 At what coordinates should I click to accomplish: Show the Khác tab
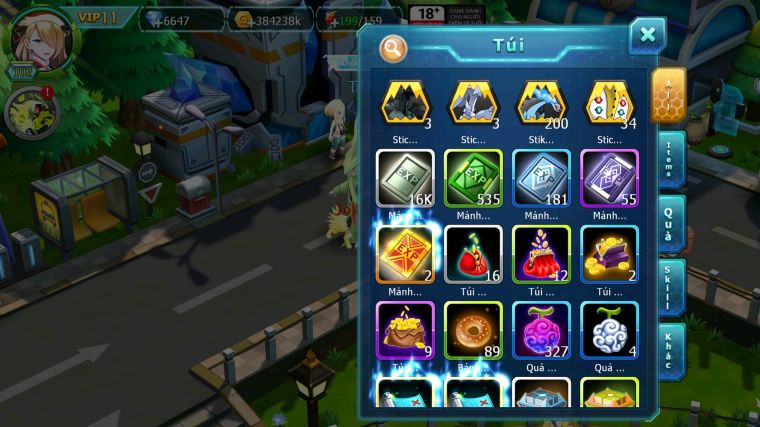(670, 350)
